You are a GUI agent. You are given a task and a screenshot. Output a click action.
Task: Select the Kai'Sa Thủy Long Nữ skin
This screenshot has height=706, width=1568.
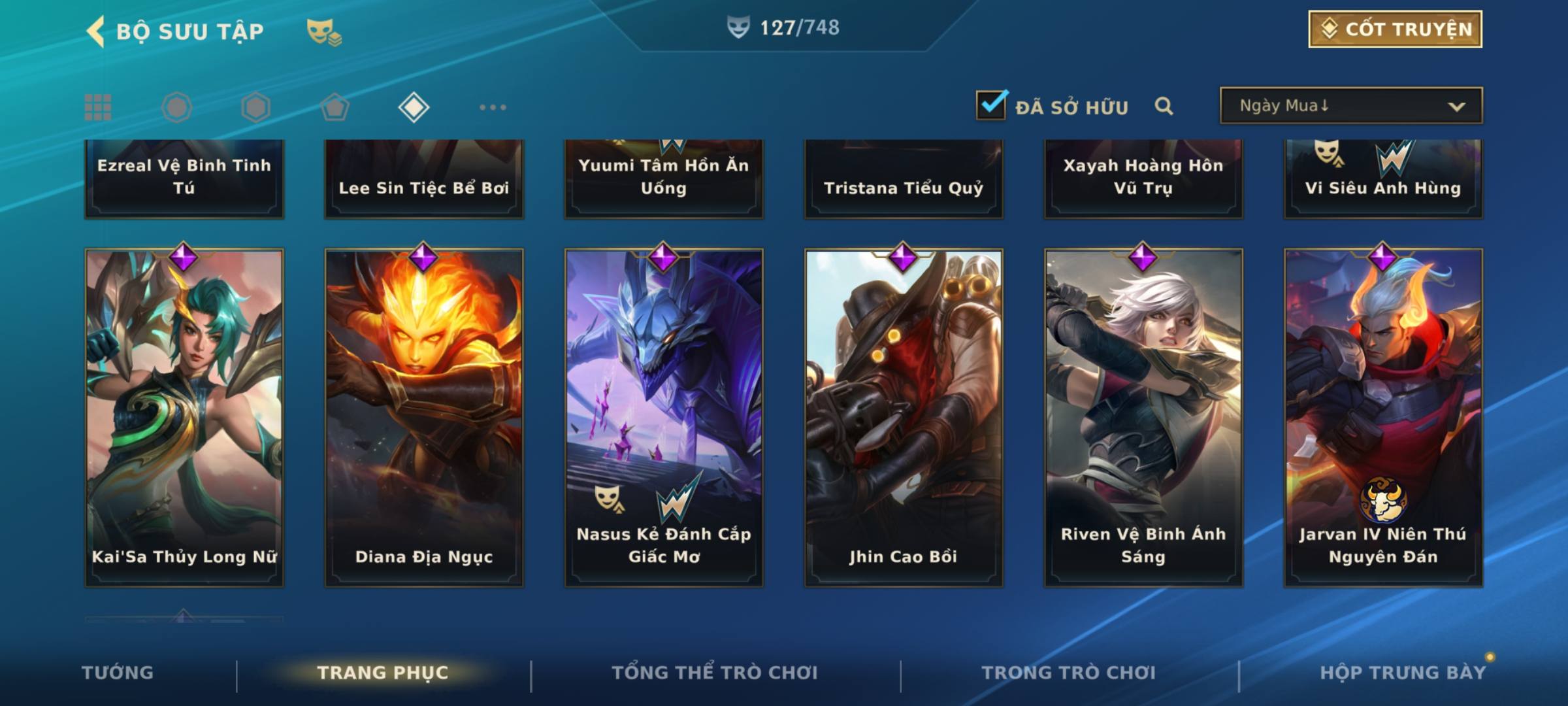coord(184,417)
